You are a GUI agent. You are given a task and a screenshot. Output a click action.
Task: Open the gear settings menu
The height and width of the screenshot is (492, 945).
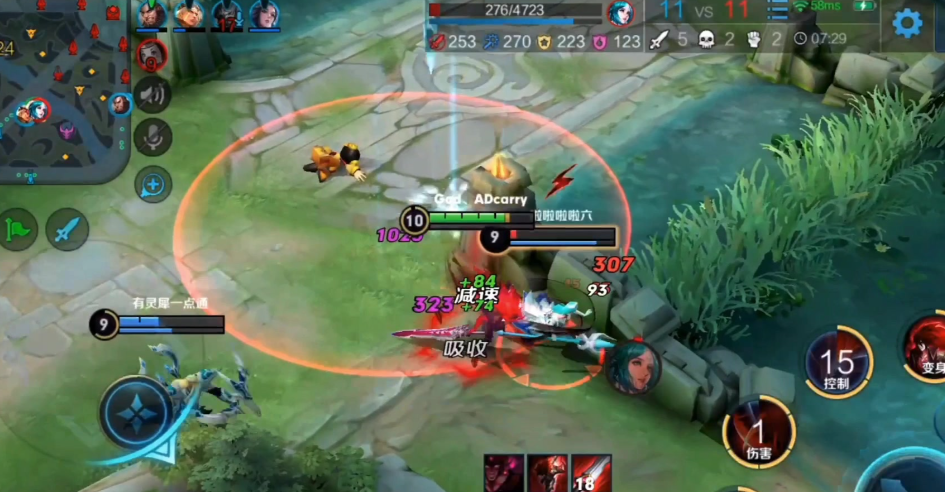coord(907,23)
